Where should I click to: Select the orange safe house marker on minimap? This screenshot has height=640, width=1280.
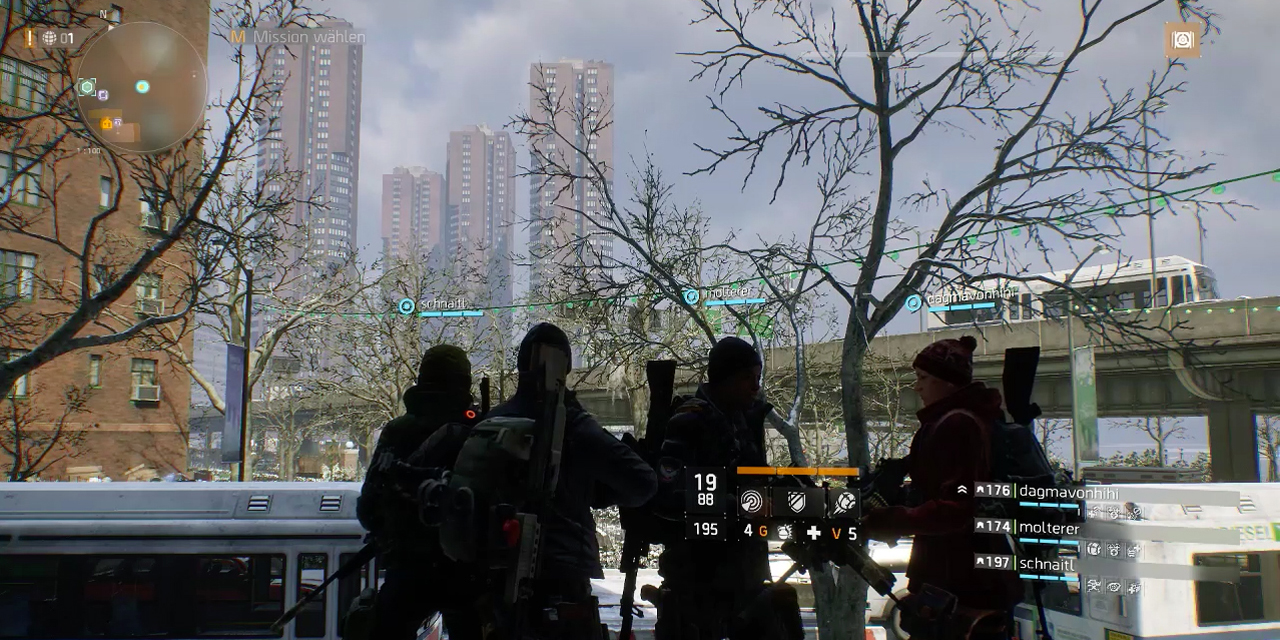[x=107, y=124]
